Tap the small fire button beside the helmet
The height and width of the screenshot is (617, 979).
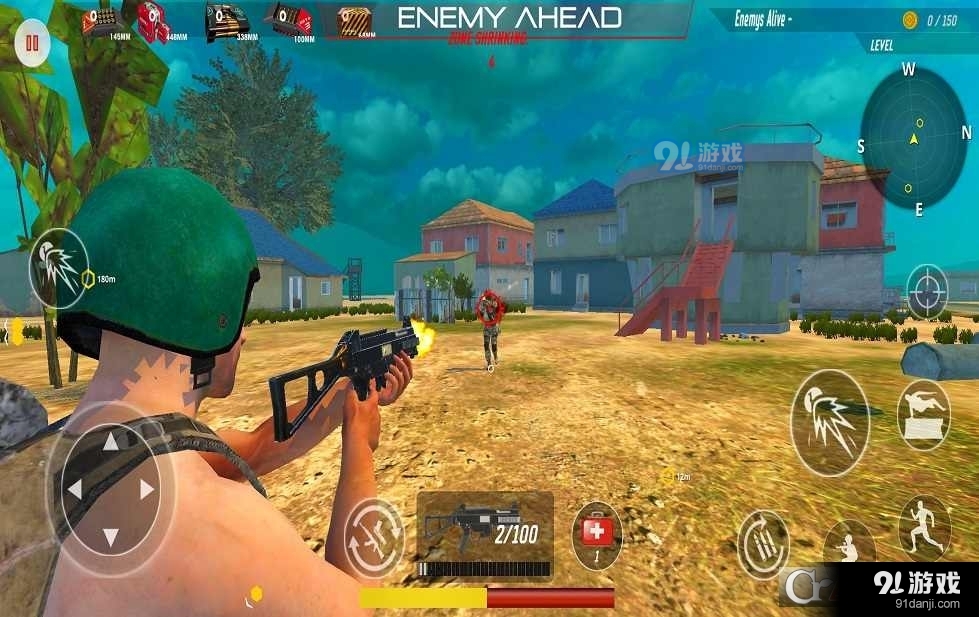point(58,268)
